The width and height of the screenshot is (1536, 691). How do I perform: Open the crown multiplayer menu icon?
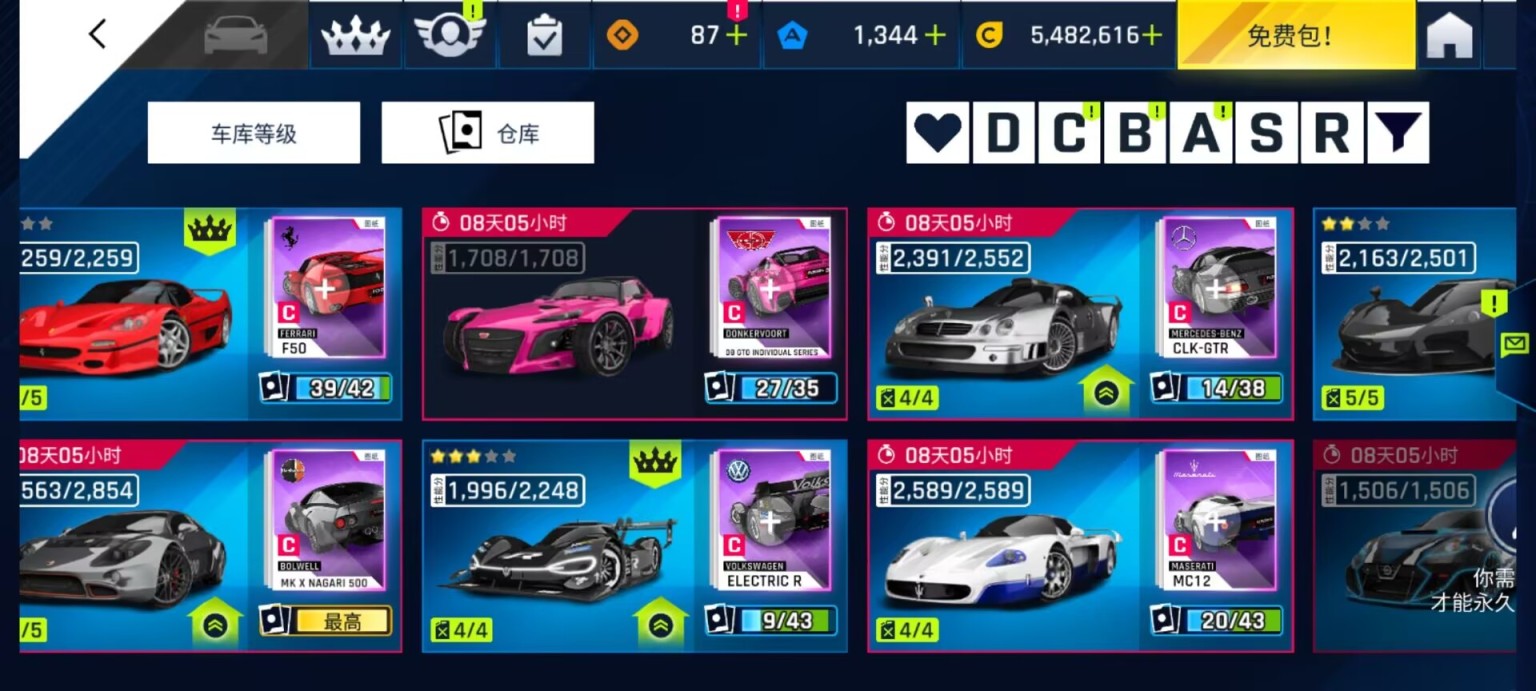354,36
